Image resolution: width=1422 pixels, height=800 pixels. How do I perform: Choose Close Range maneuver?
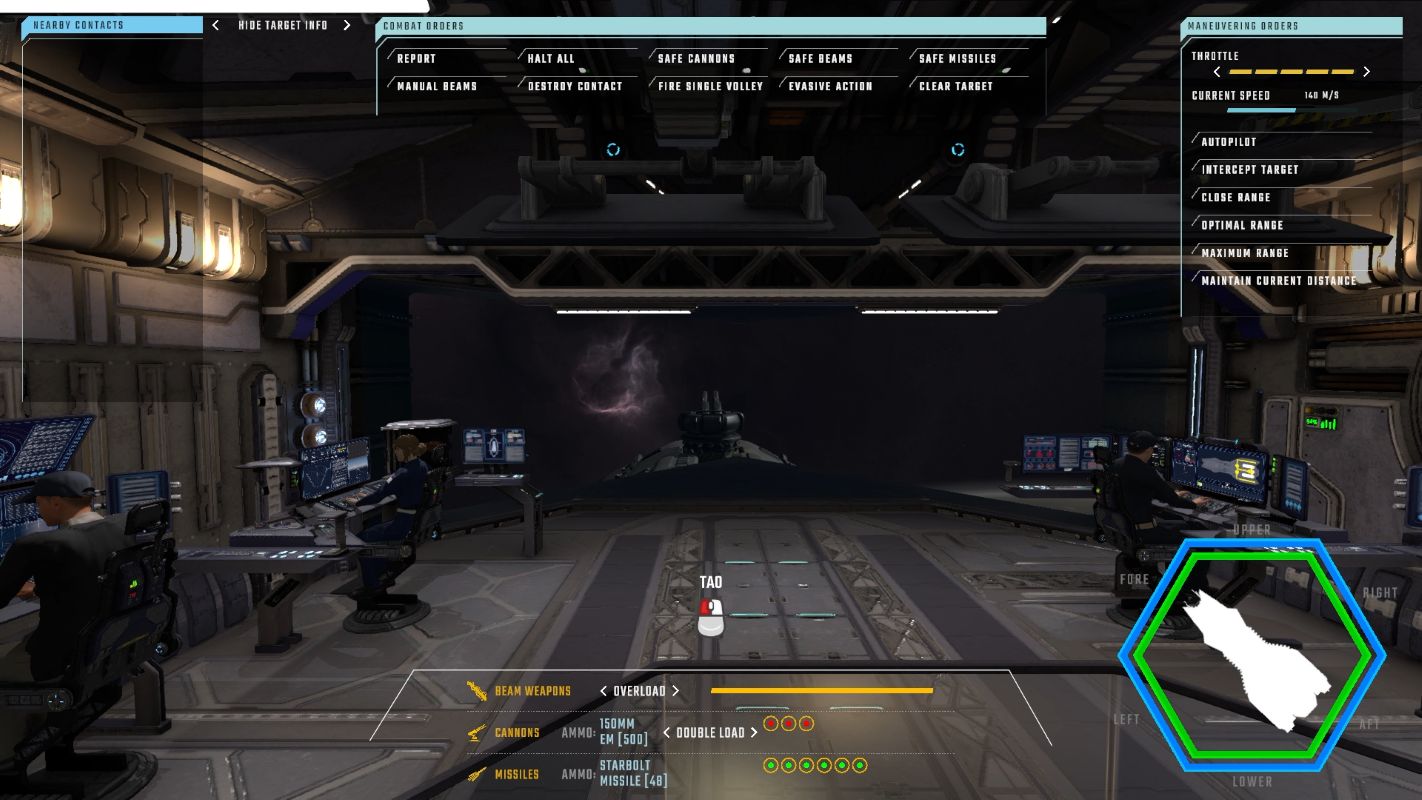pyautogui.click(x=1236, y=198)
